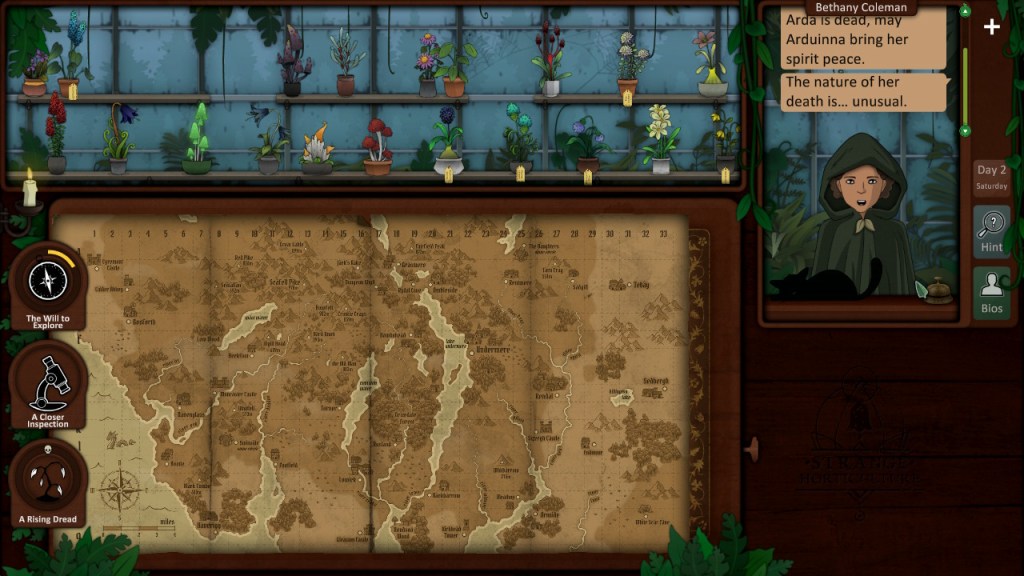Open the drawer handle beside the map
The width and height of the screenshot is (1024, 576).
tap(752, 449)
